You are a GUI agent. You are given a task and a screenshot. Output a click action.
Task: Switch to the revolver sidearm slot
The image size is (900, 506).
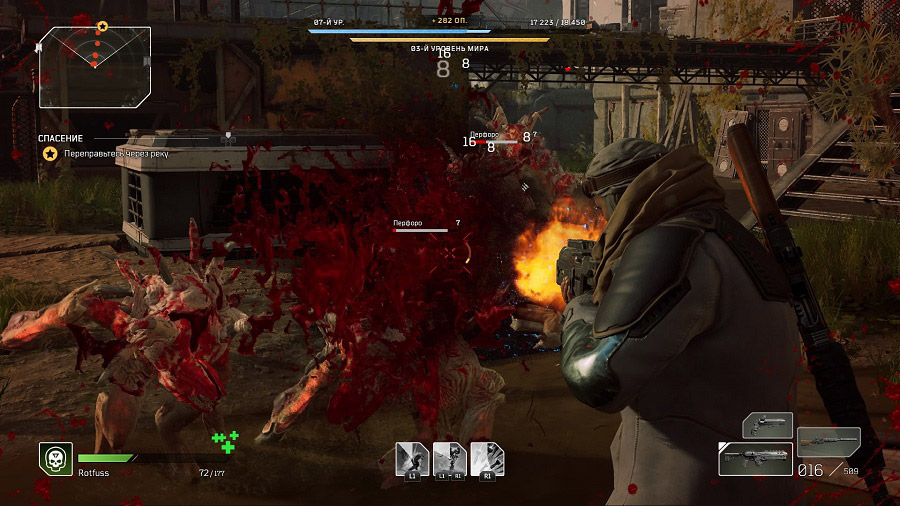pos(767,426)
